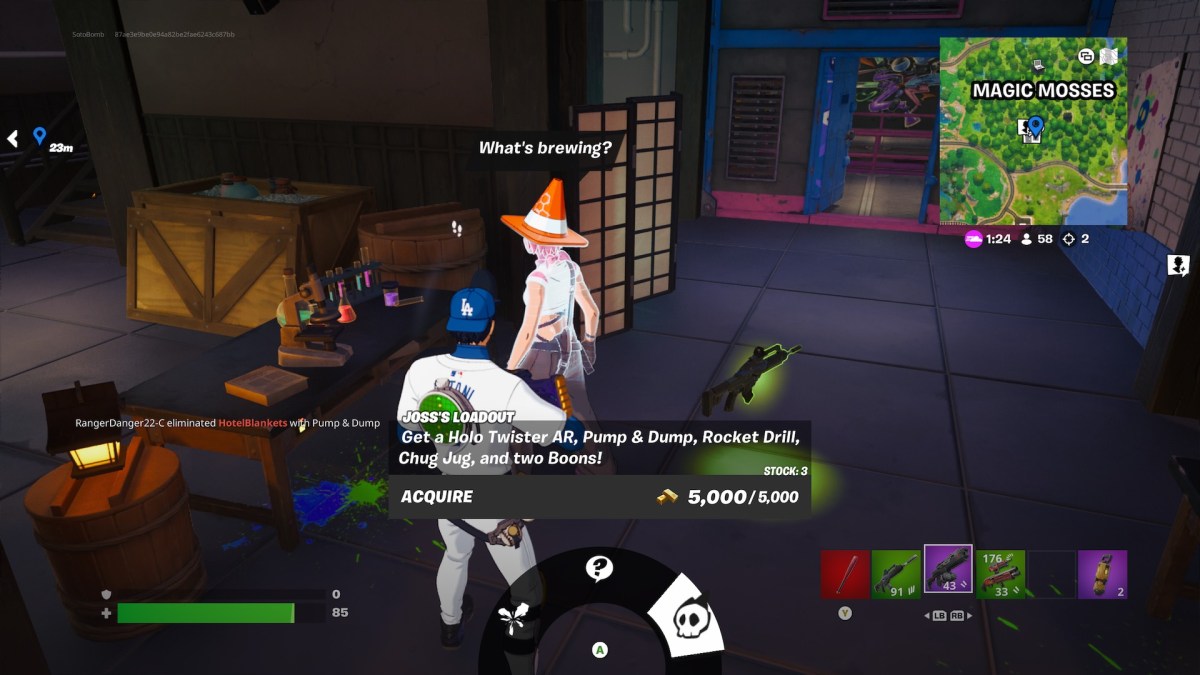Open the folded map icon on minimap
Screen dimensions: 1200x675
(1109, 57)
